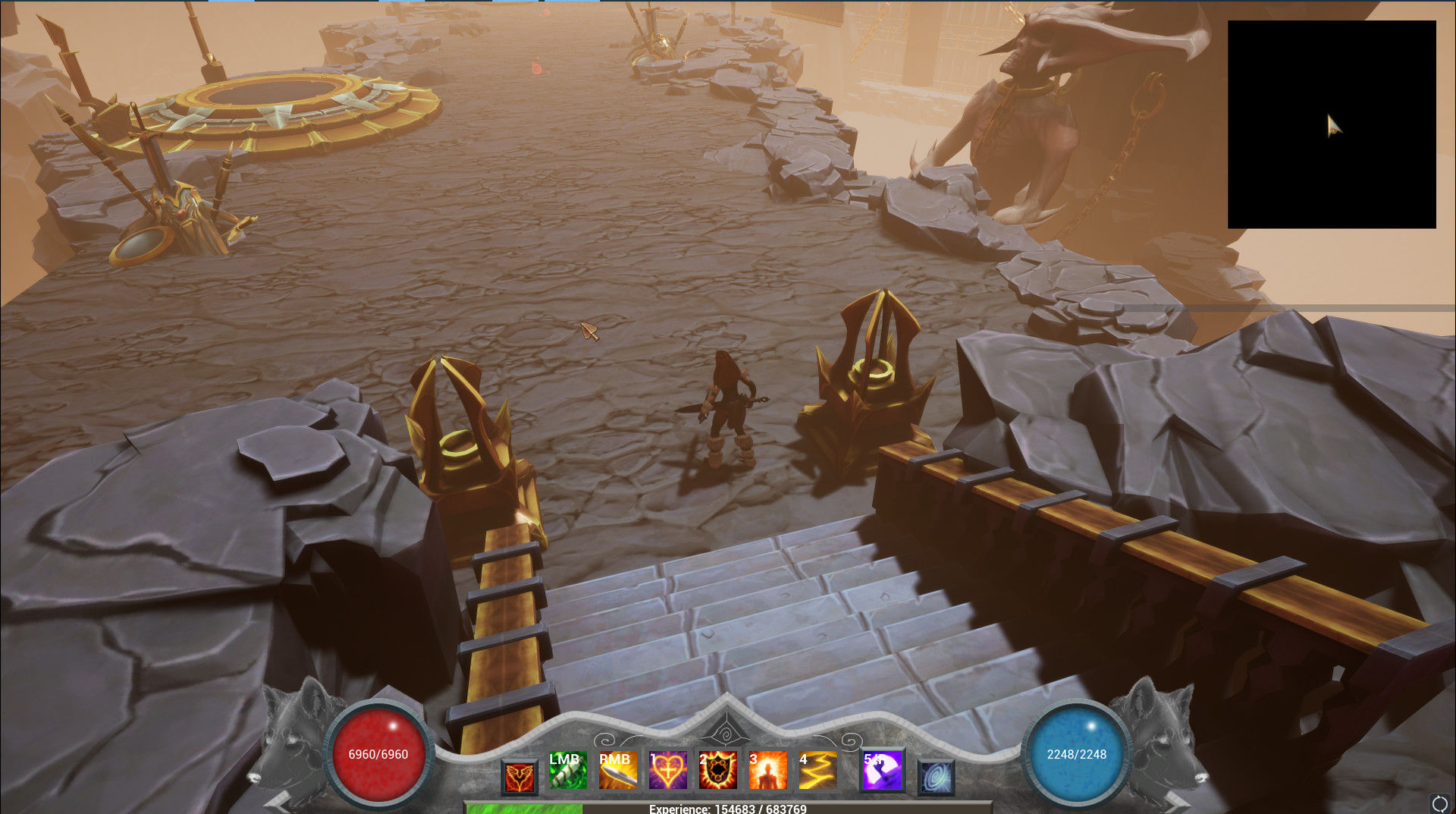Screen dimensions: 1456x814
Task: Select the winged phoenix emblem skill
Action: [519, 778]
